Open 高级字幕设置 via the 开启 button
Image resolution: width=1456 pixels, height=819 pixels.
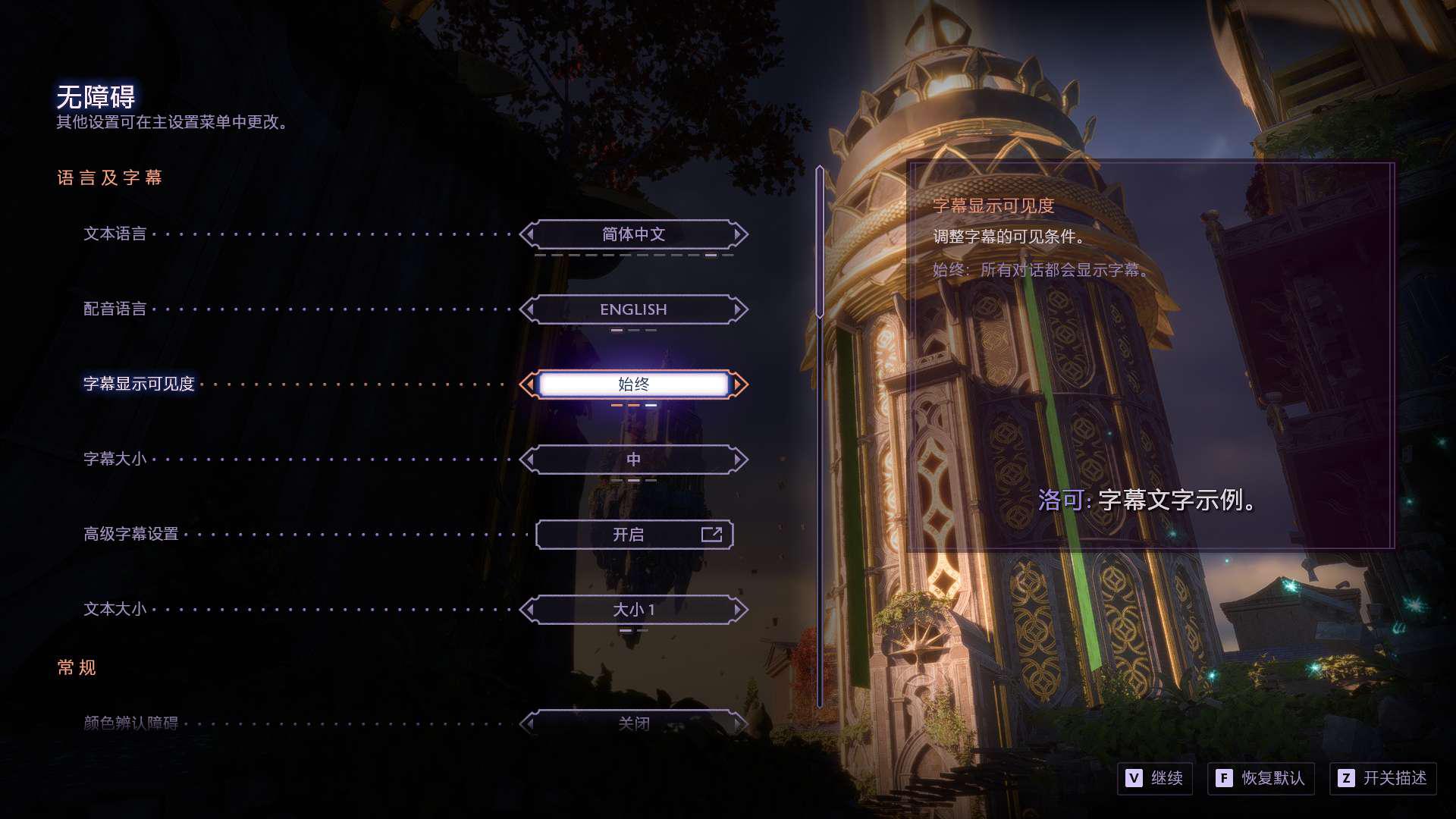[634, 535]
